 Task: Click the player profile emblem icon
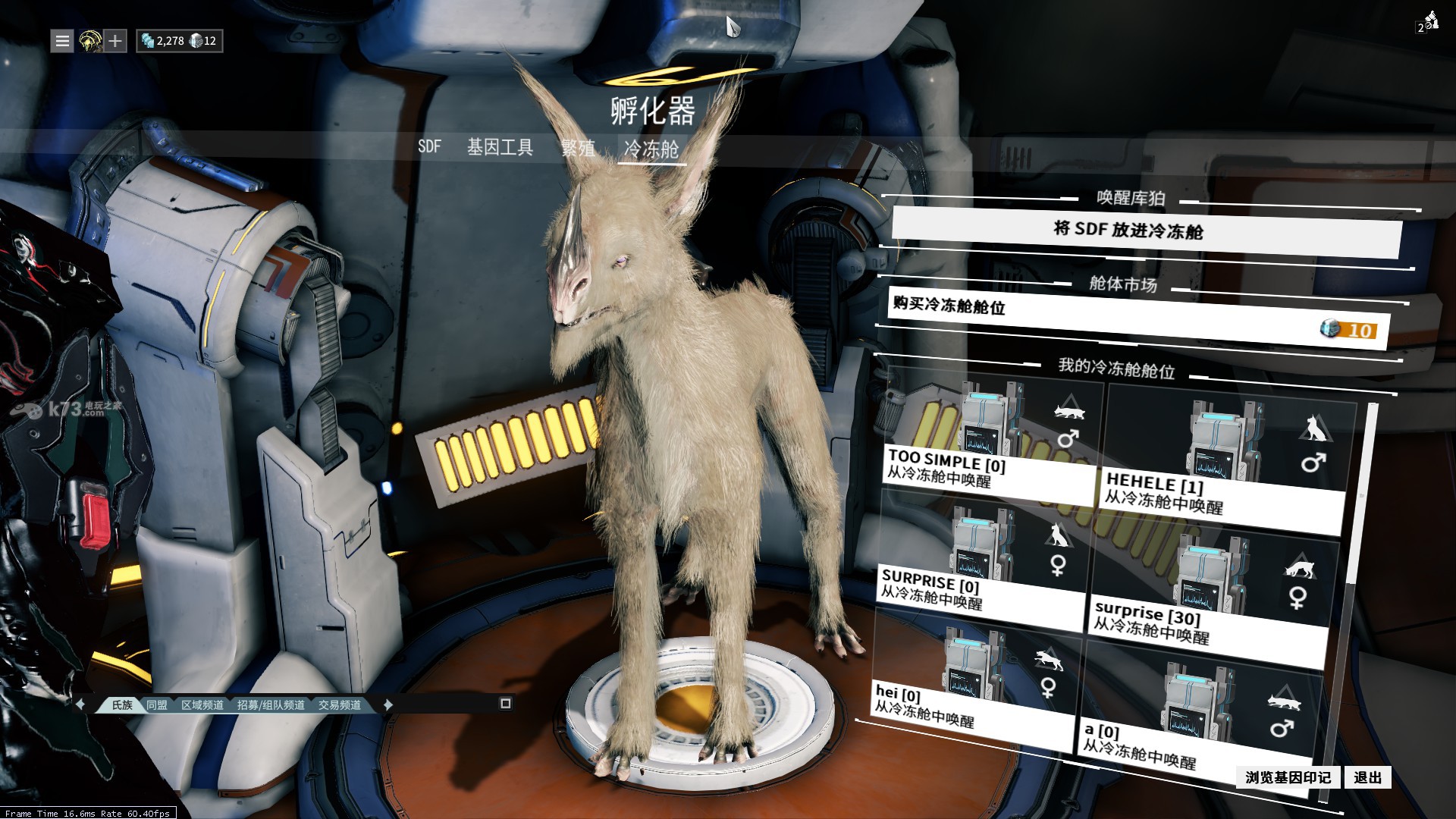tap(90, 41)
